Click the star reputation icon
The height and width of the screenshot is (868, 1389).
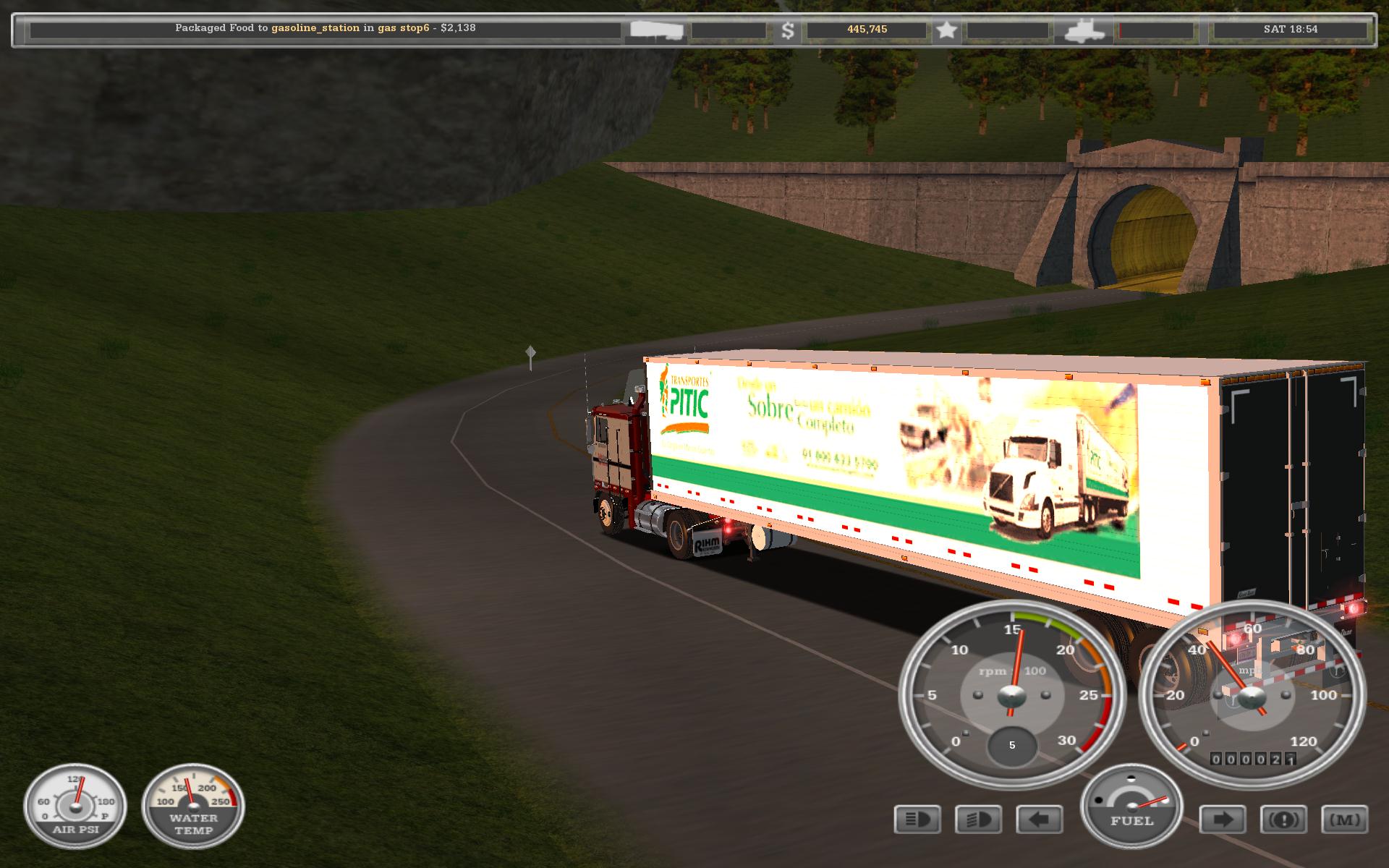pyautogui.click(x=946, y=30)
